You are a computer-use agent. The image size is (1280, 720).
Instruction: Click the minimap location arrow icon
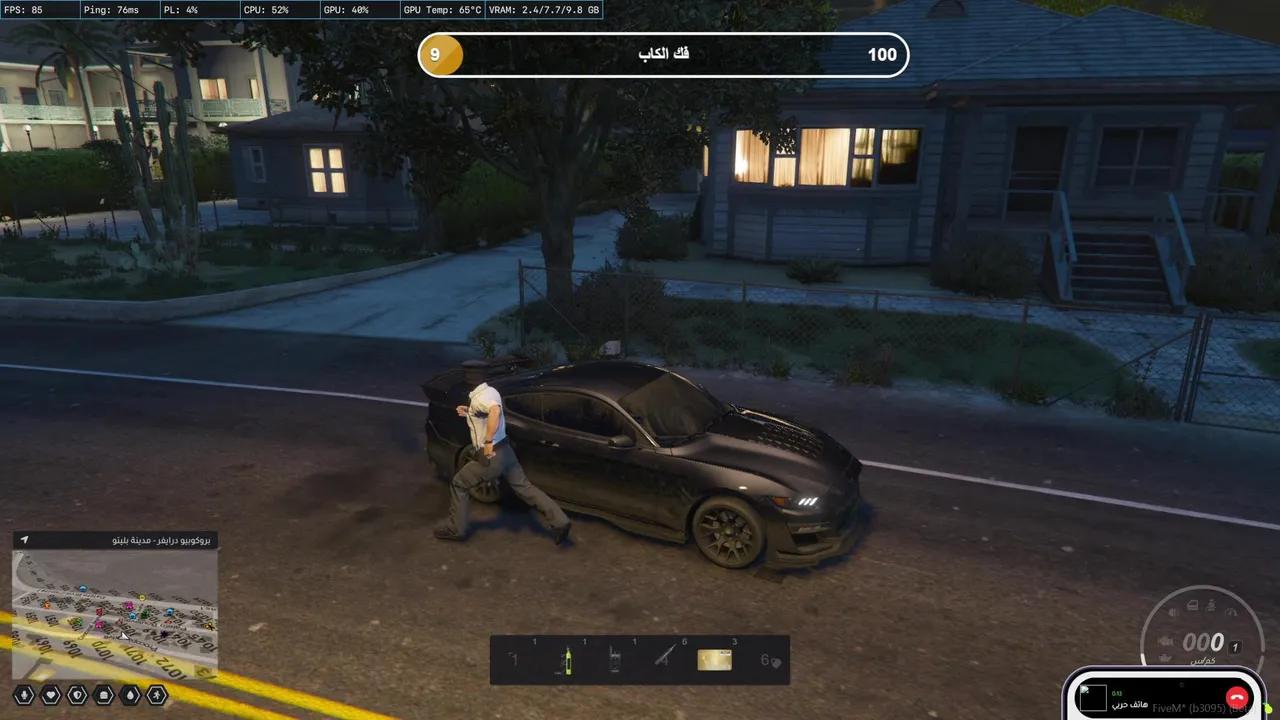(x=25, y=540)
